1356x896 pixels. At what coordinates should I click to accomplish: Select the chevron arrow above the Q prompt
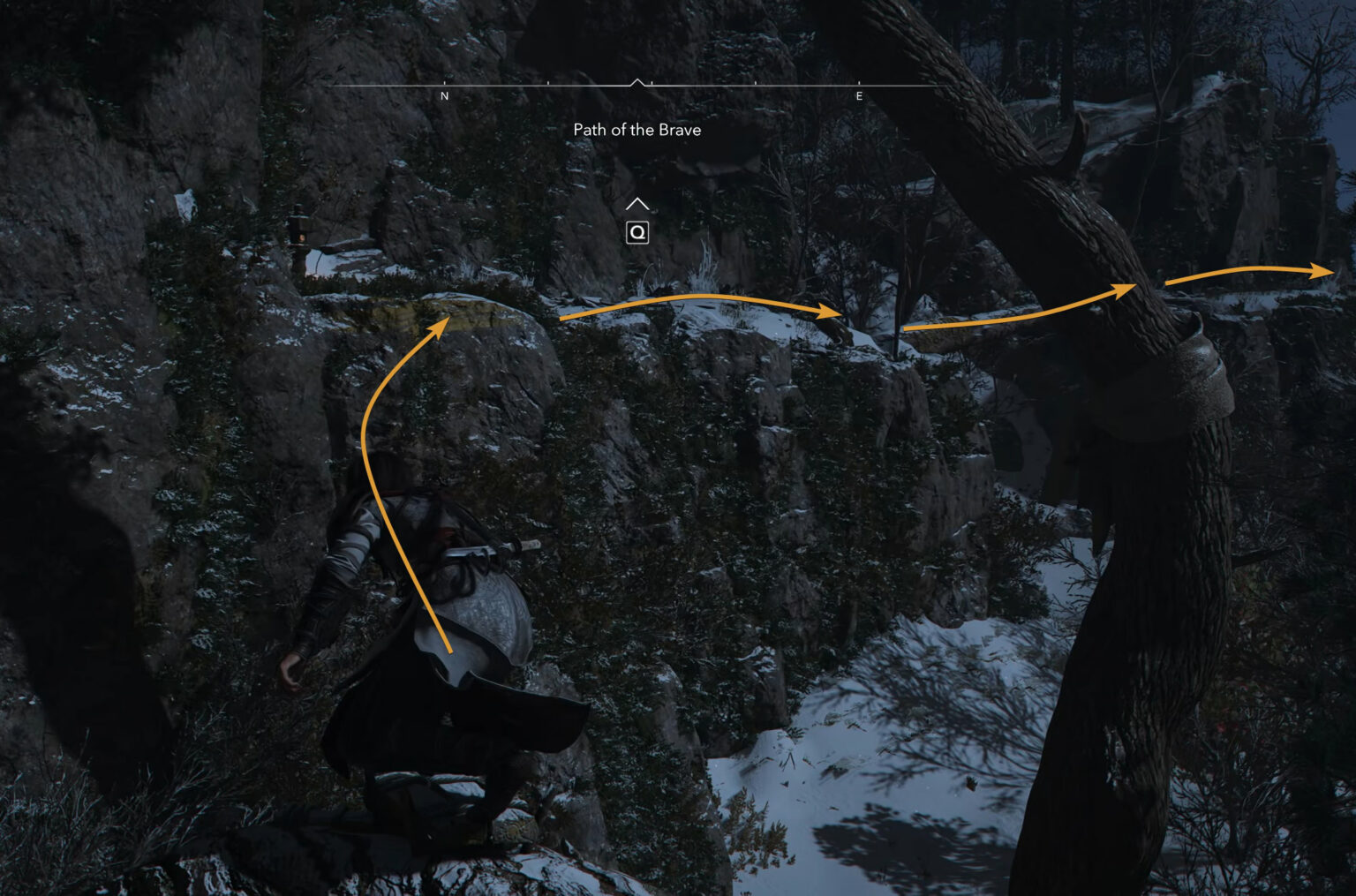tap(637, 202)
